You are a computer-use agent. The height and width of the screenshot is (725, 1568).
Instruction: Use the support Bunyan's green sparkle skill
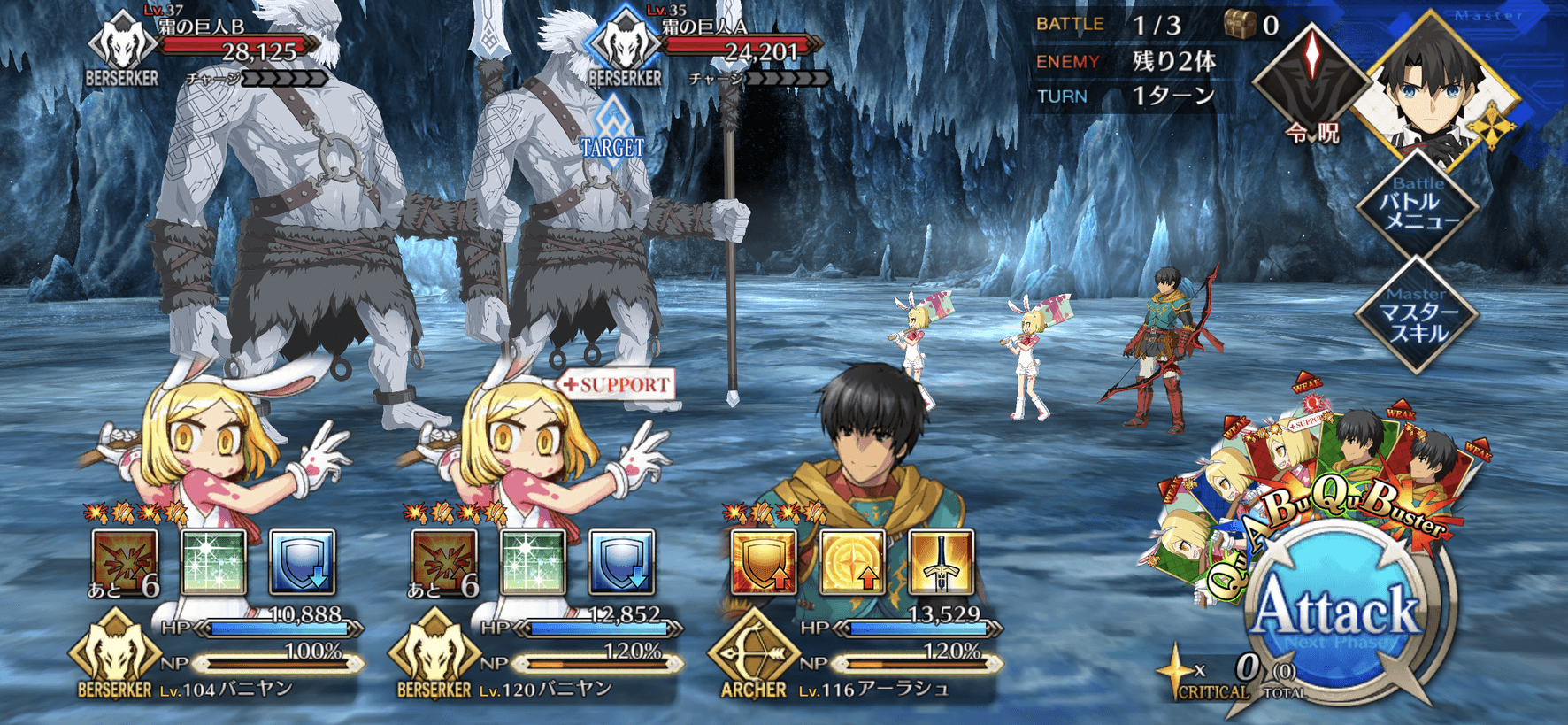click(533, 562)
